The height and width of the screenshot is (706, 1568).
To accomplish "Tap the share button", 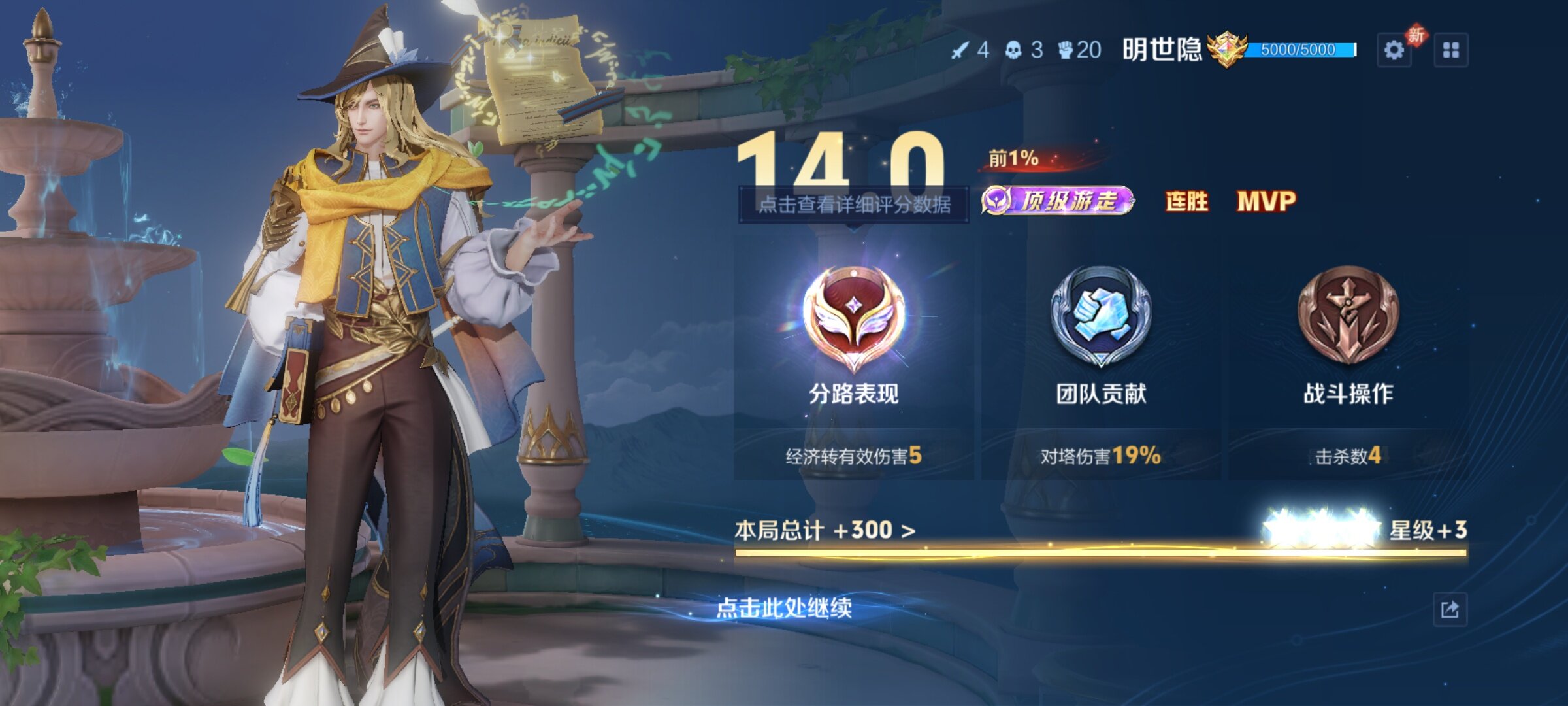I will coord(1450,610).
